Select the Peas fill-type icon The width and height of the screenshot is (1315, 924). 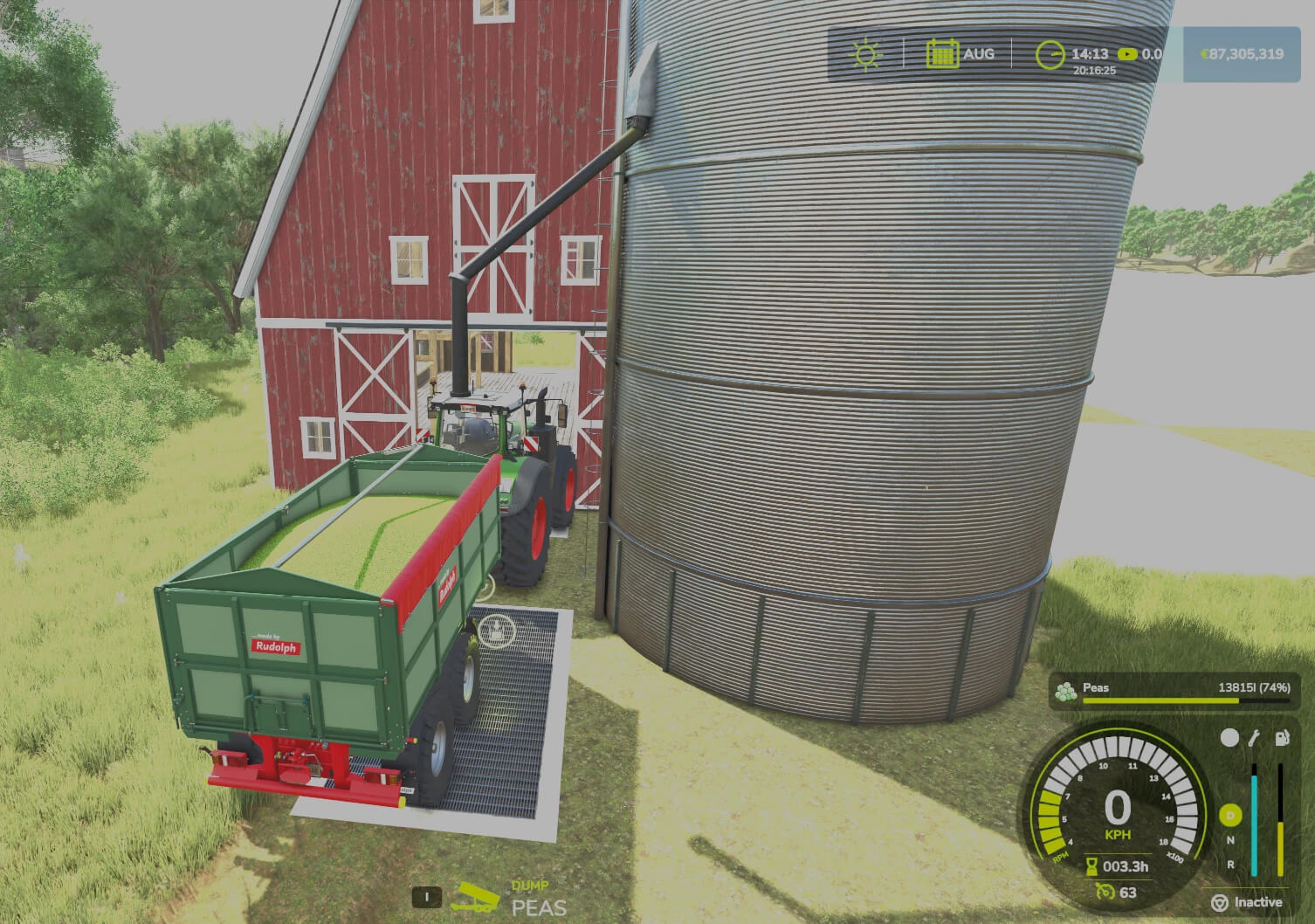(1065, 691)
